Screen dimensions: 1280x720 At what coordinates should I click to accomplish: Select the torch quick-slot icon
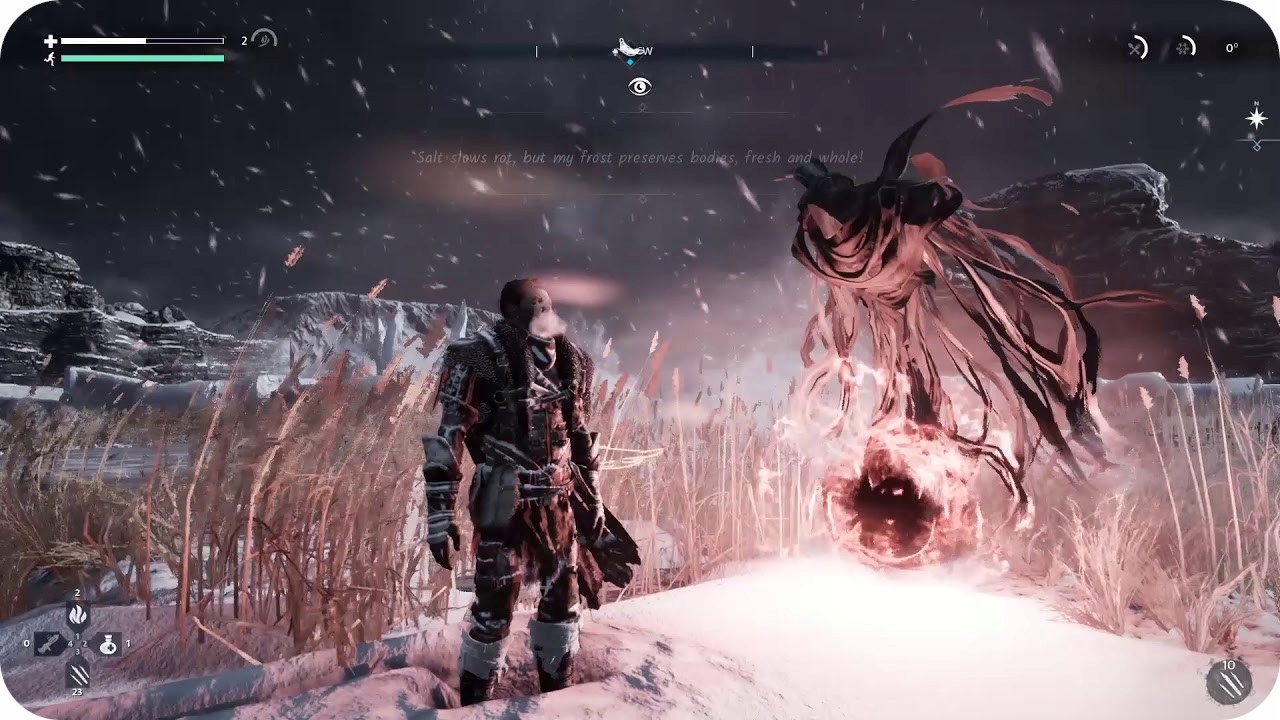[x=78, y=614]
